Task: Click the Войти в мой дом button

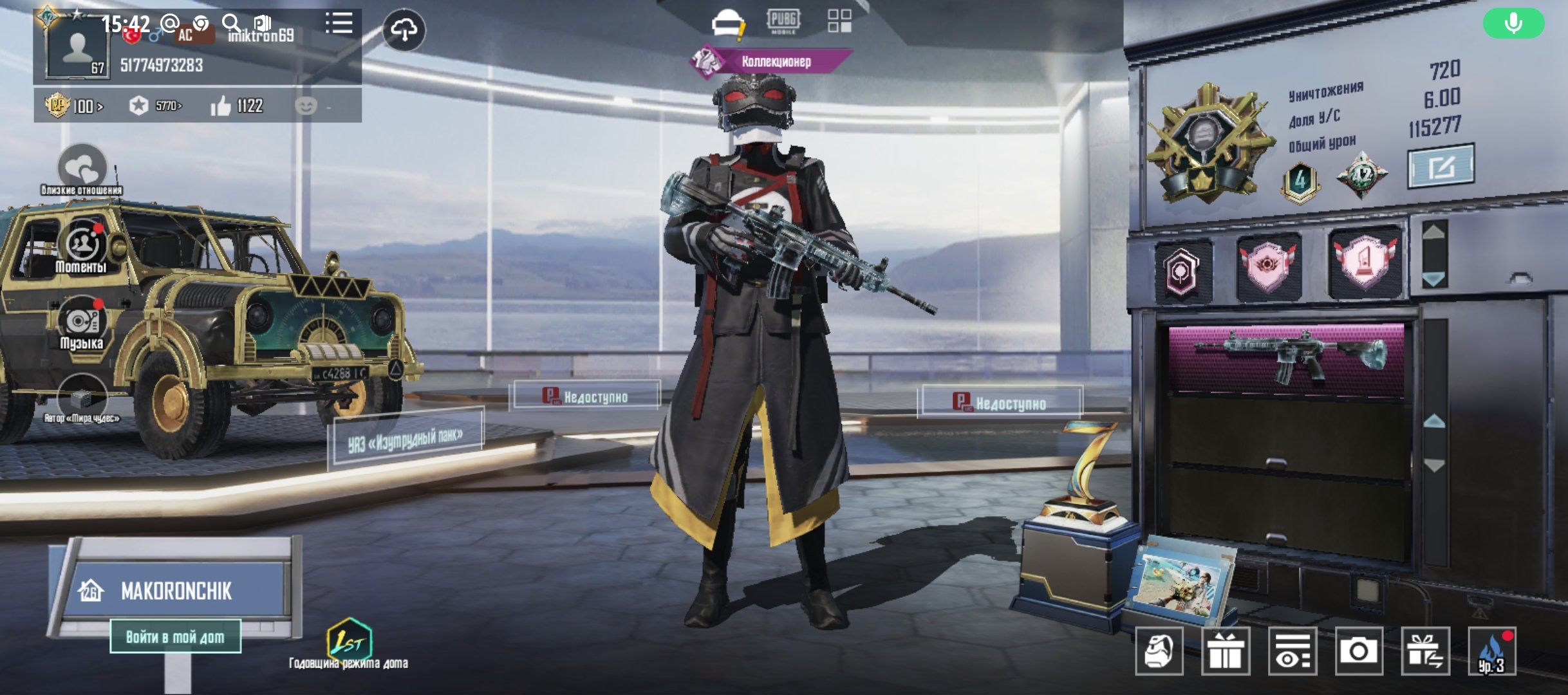Action: (x=175, y=637)
